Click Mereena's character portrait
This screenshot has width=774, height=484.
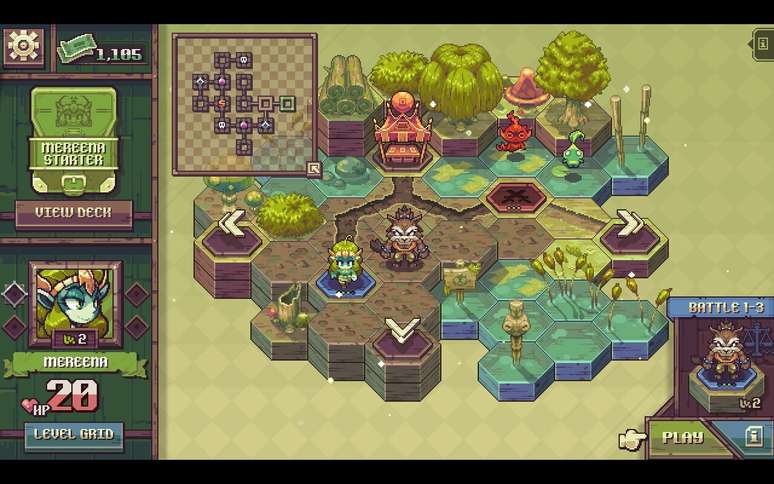click(75, 304)
